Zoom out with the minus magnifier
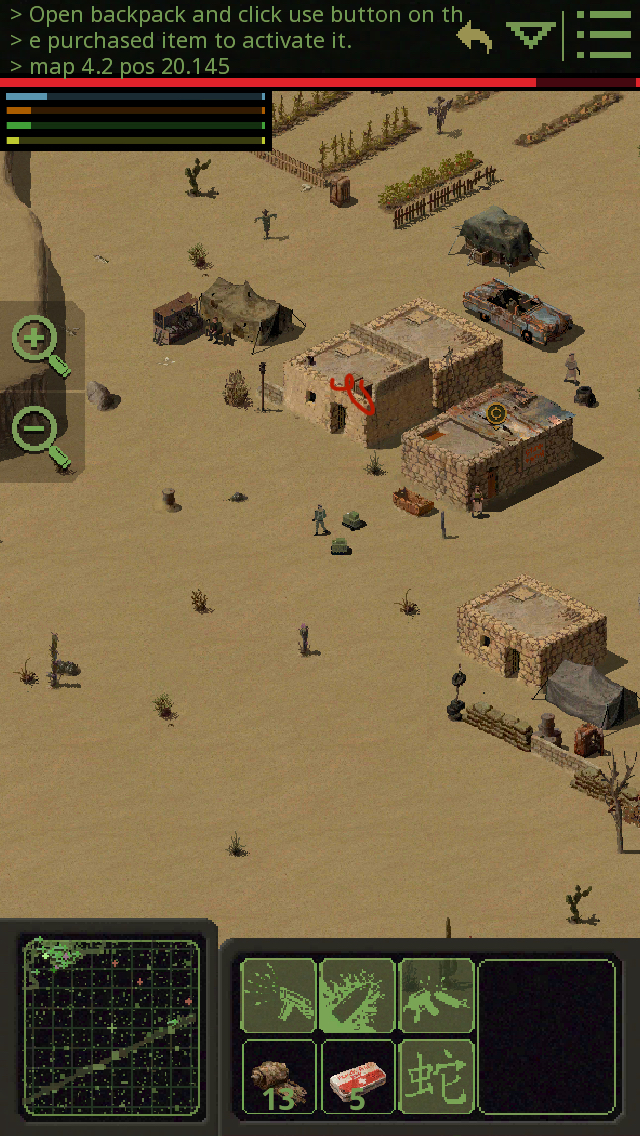 click(x=40, y=435)
